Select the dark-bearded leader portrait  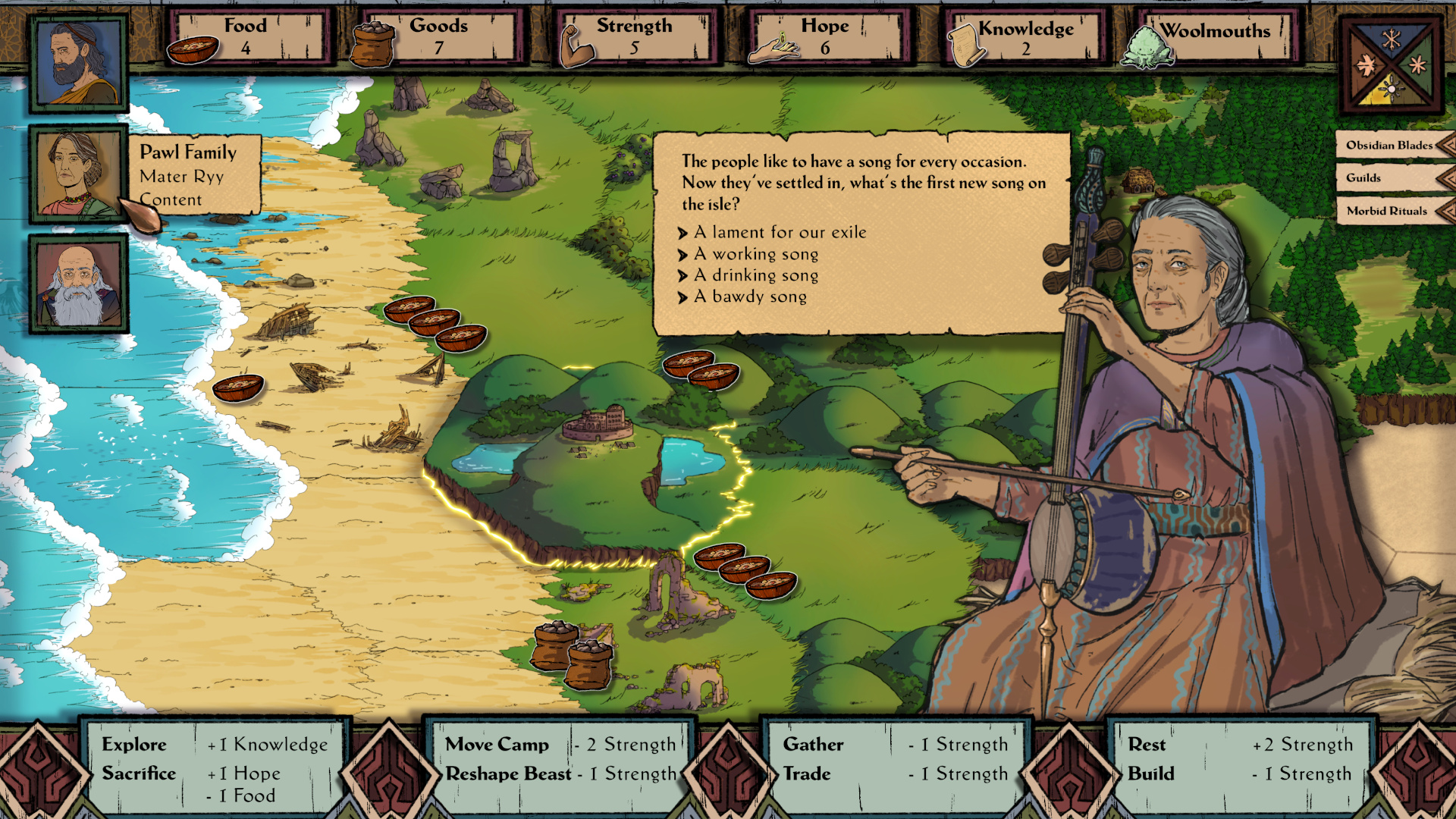click(79, 63)
